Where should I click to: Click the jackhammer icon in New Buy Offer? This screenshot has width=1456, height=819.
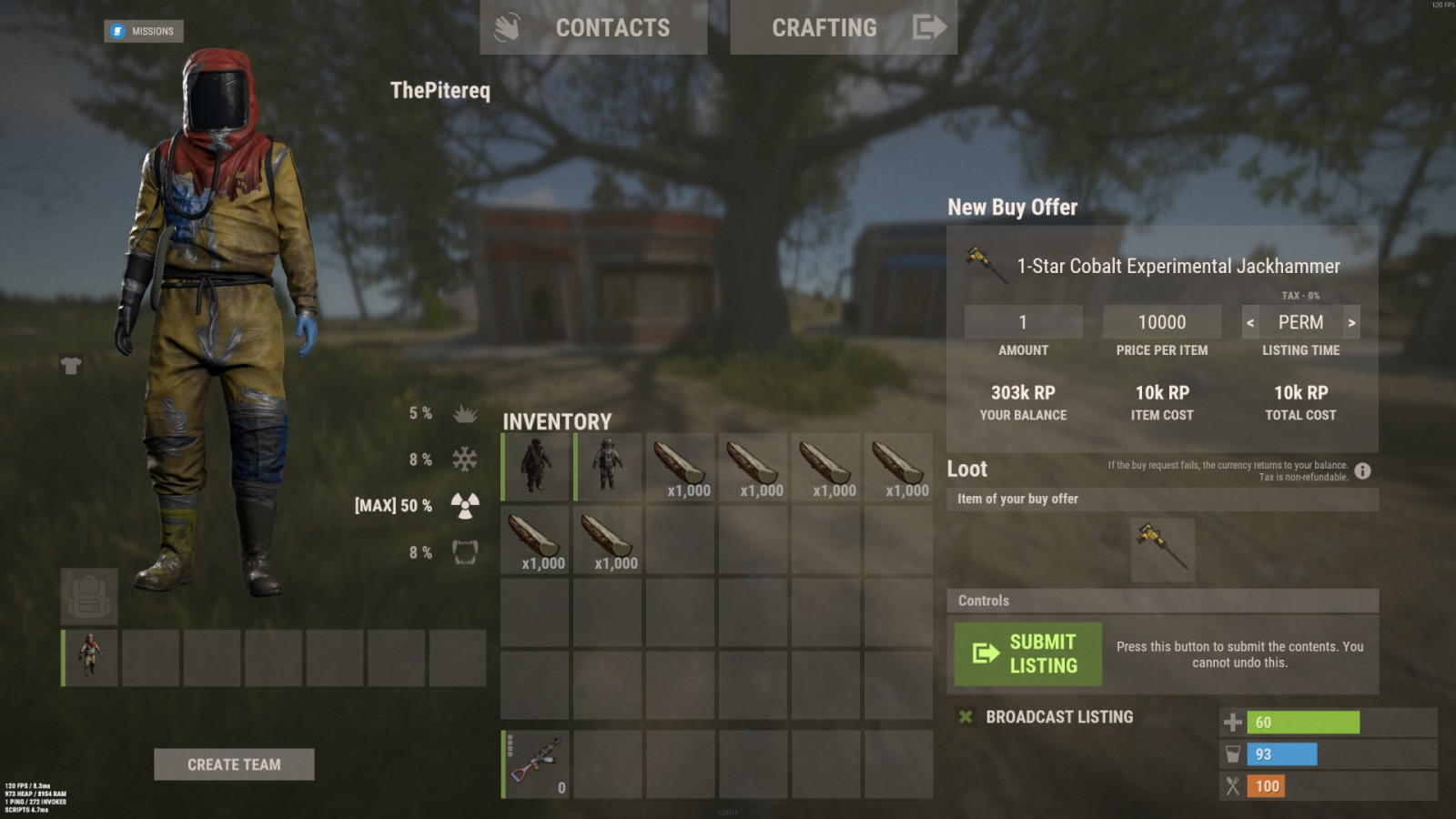click(x=986, y=265)
